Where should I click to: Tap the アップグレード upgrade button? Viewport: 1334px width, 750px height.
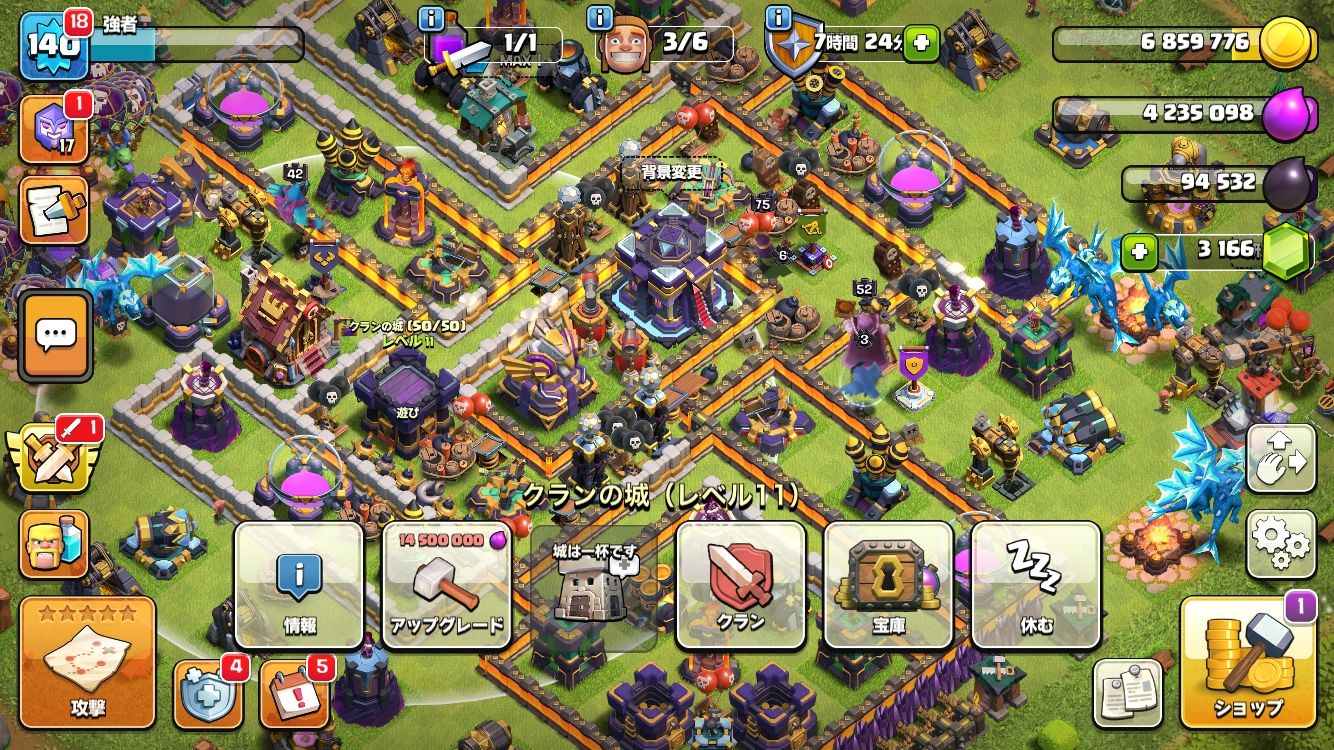(447, 586)
